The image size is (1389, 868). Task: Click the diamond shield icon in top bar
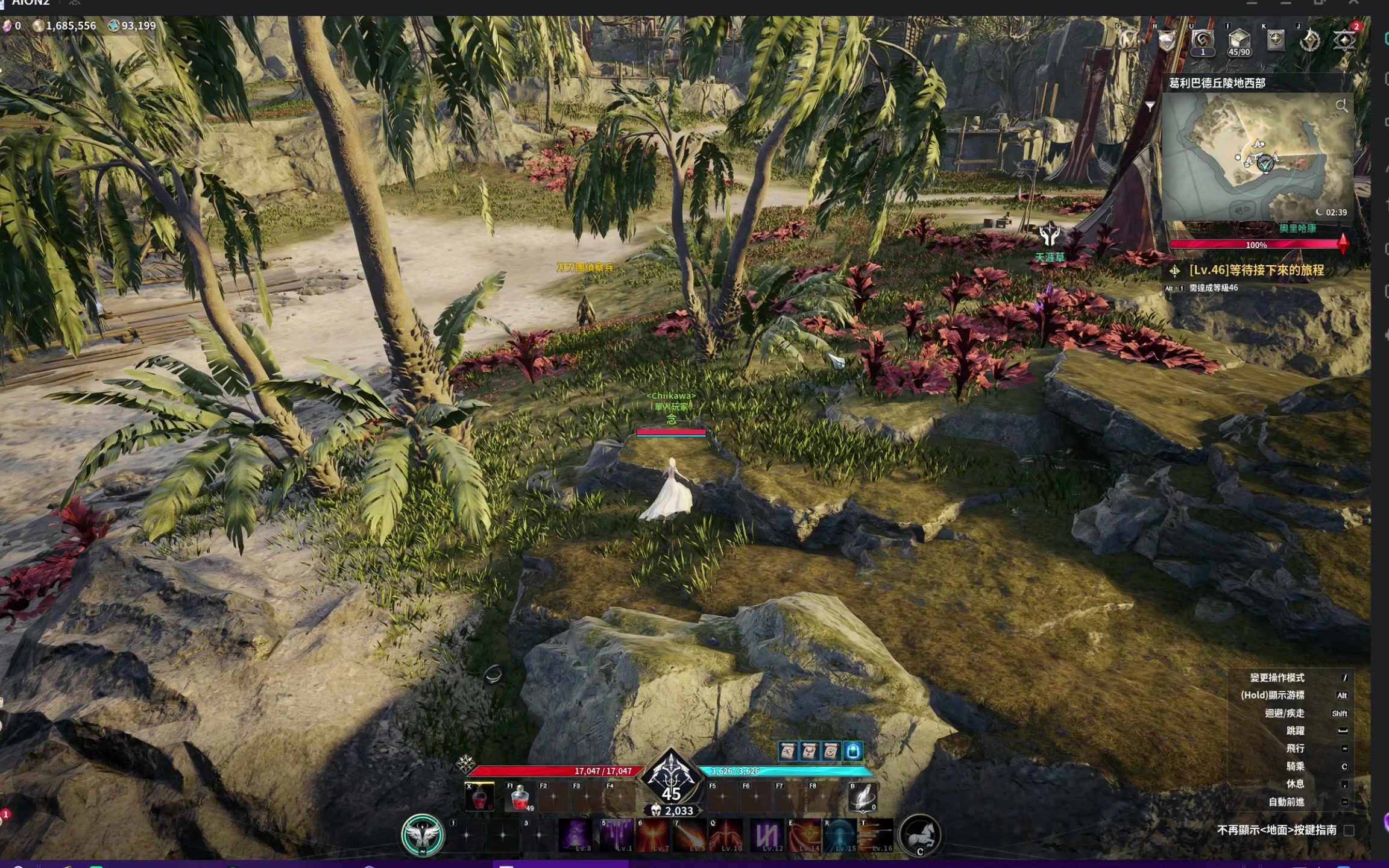(x=1167, y=41)
